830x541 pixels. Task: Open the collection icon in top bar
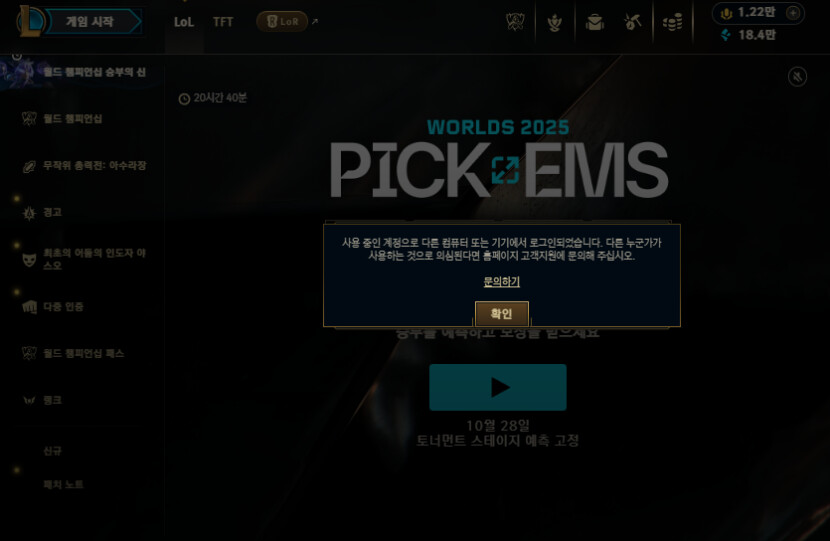coord(595,22)
